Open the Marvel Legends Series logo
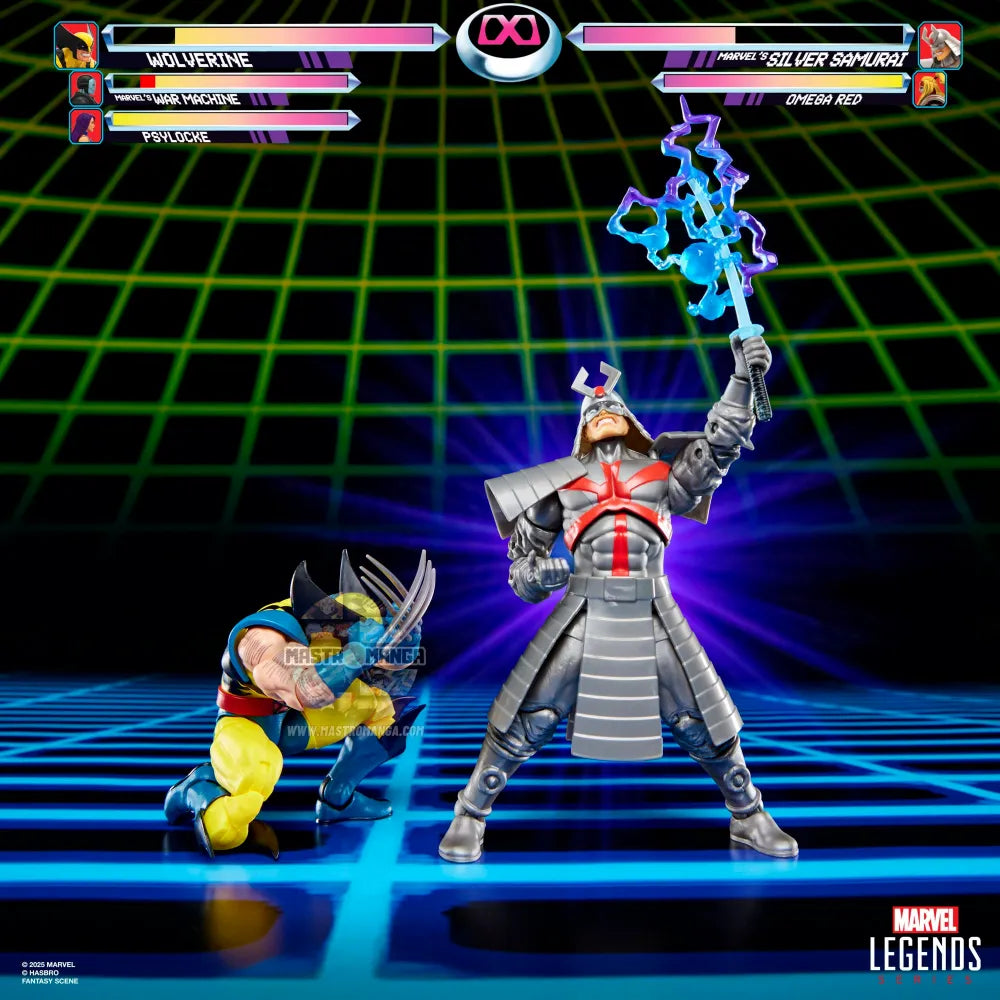Screen dimensions: 1000x1000 pos(924,946)
